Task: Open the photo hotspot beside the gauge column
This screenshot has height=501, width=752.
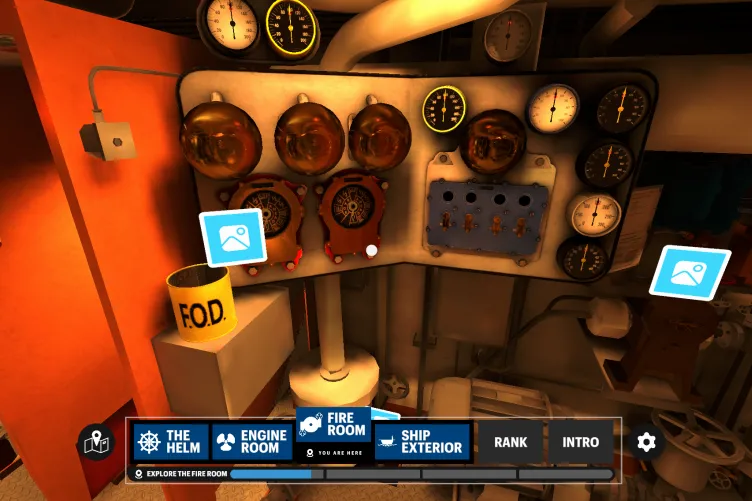Action: point(690,271)
